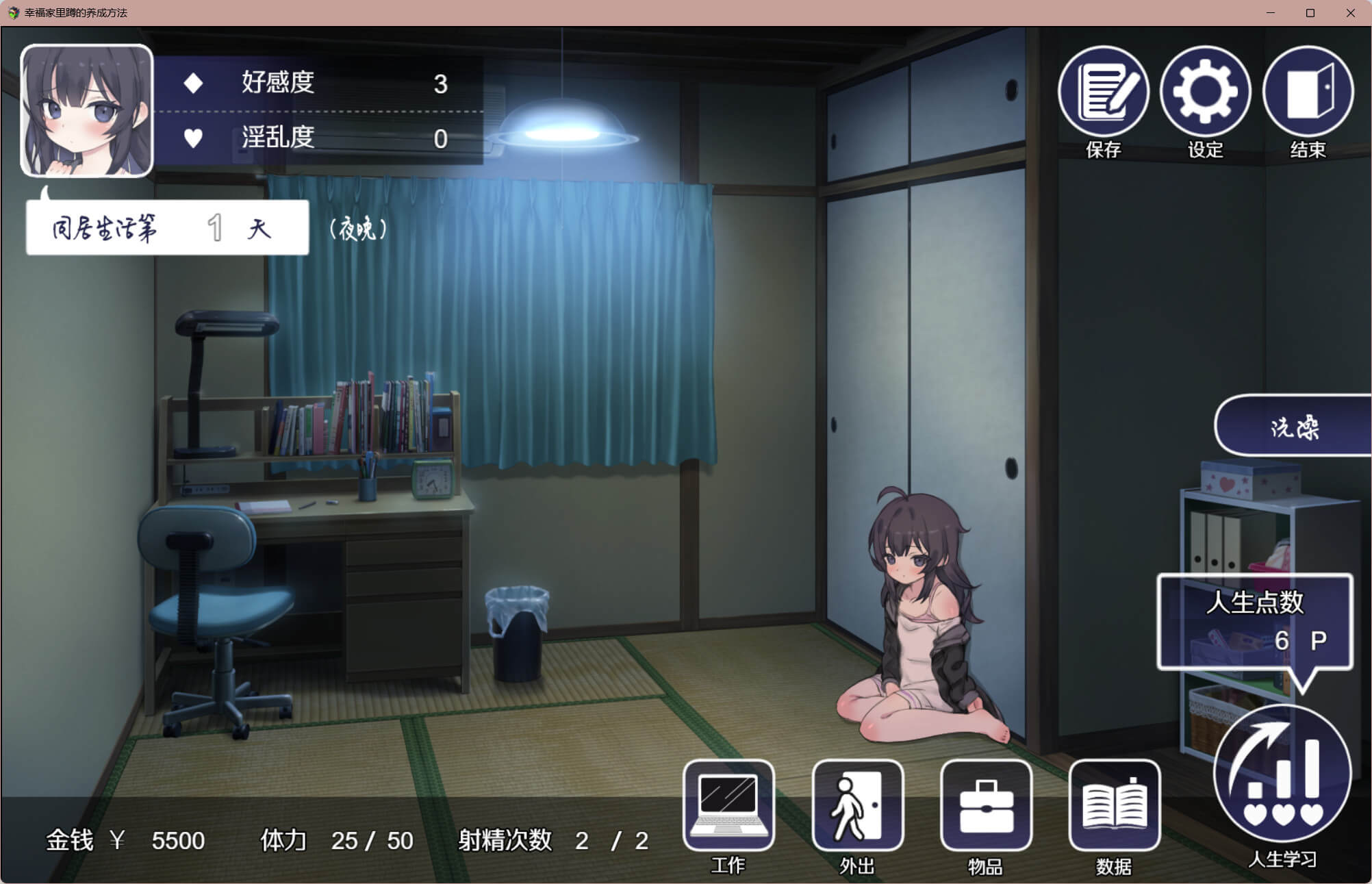Open the 设定 settings gear
This screenshot has width=1372, height=884.
(x=1205, y=92)
